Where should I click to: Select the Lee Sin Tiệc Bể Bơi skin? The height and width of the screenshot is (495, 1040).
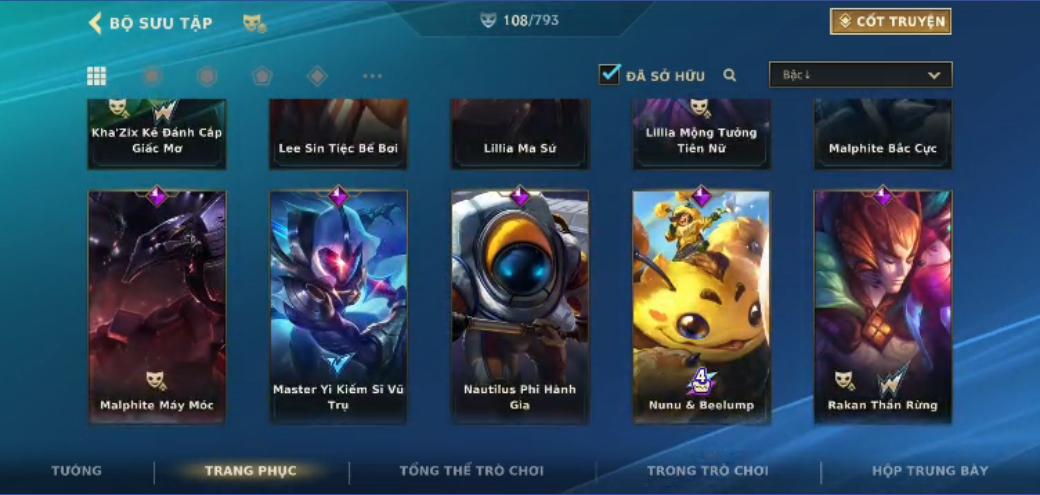[338, 135]
